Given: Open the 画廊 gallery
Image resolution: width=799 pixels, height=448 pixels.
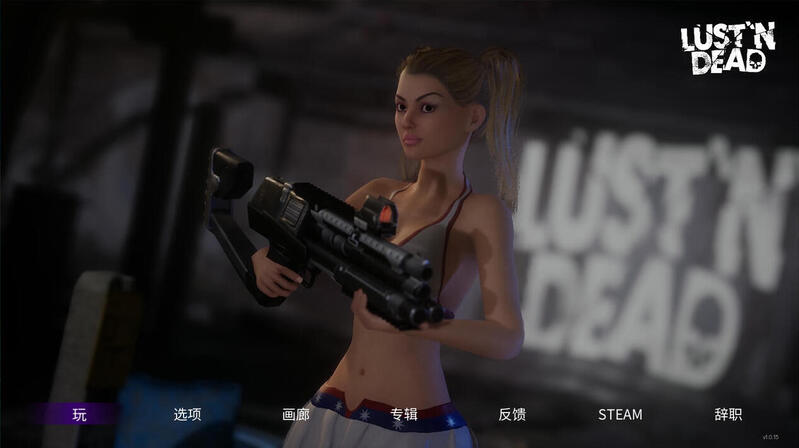Looking at the screenshot, I should [x=296, y=414].
